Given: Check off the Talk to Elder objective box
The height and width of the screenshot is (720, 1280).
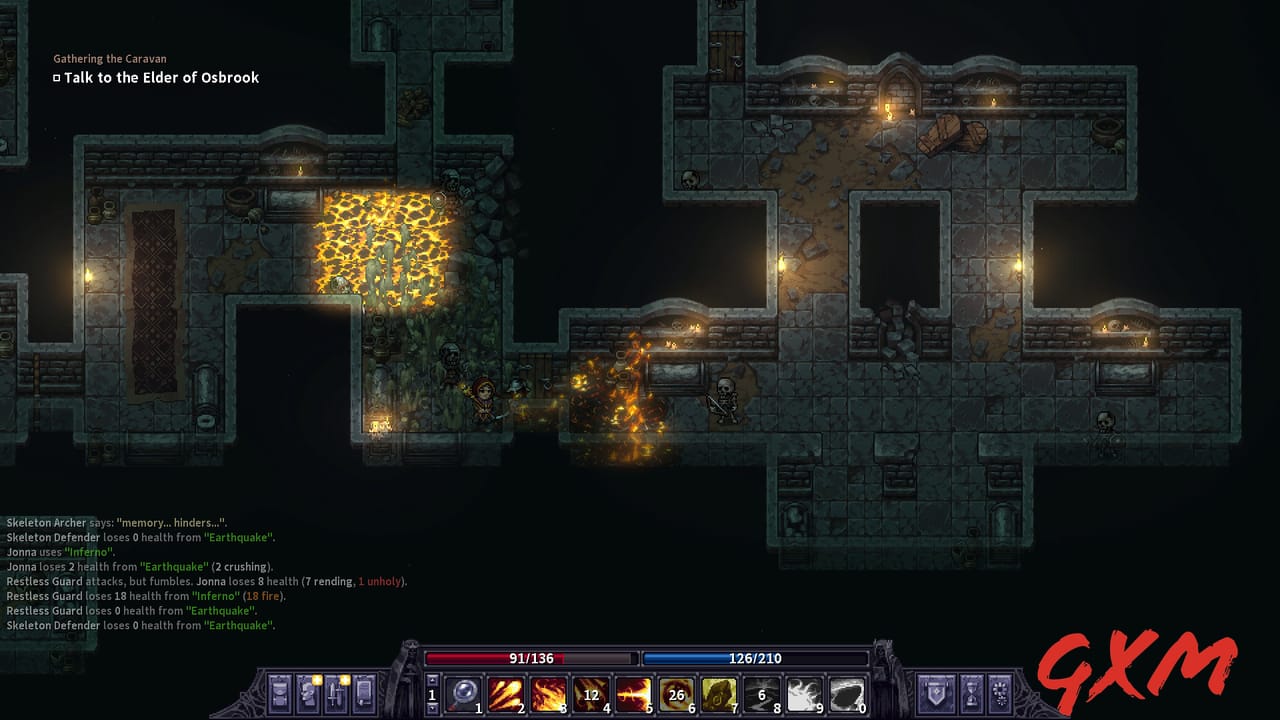Looking at the screenshot, I should tap(56, 77).
